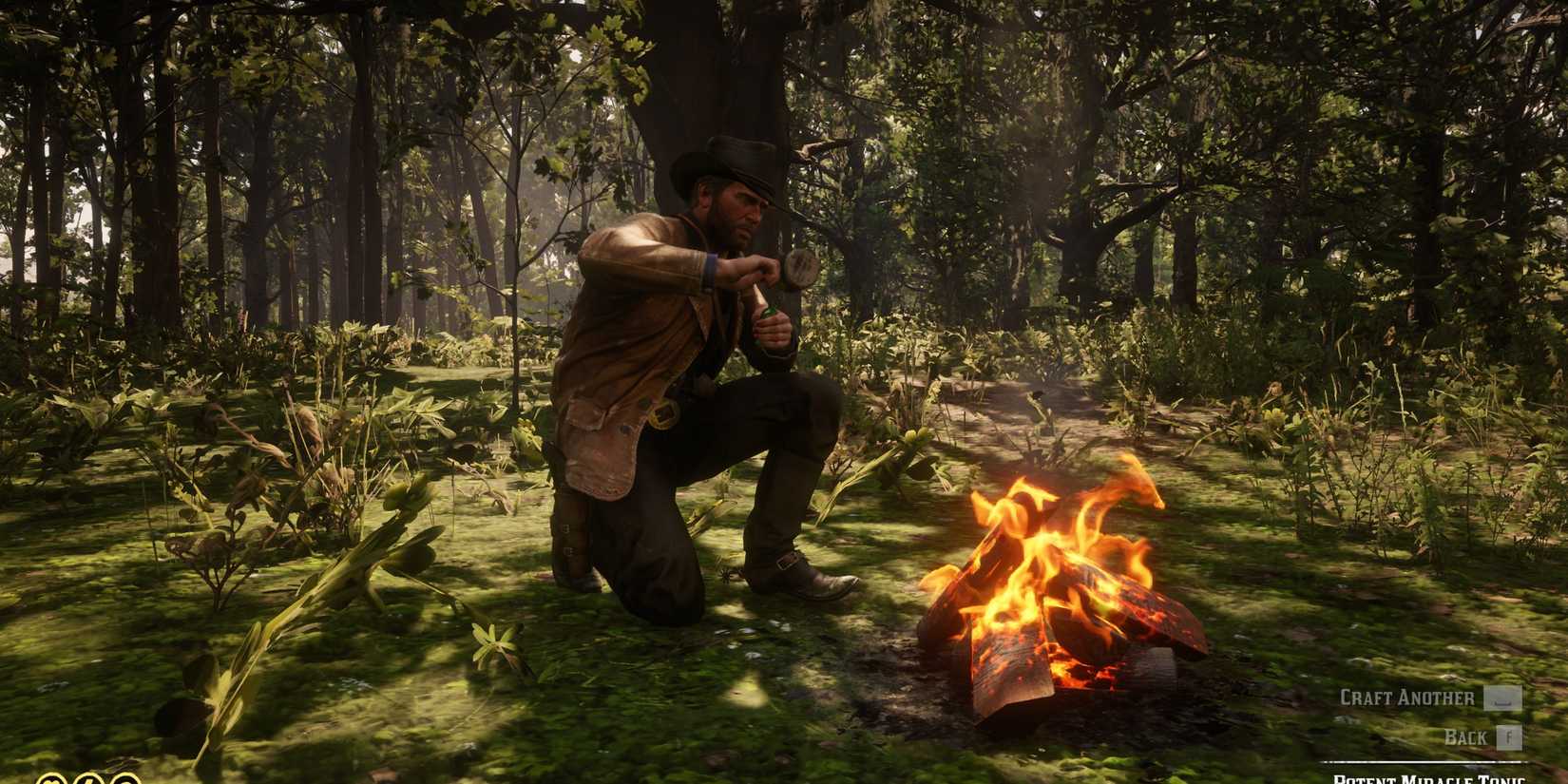Click the F key prompt beside Back

[x=1508, y=736]
